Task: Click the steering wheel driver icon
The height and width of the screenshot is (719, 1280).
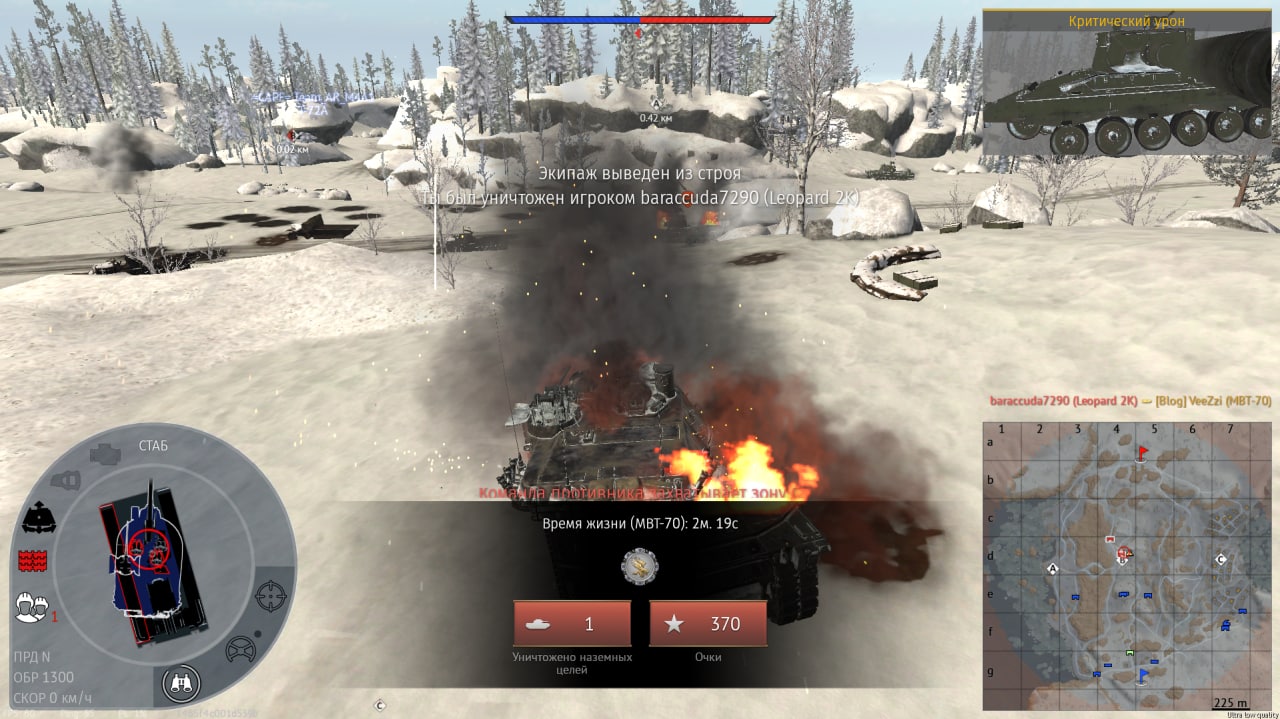Action: point(240,650)
